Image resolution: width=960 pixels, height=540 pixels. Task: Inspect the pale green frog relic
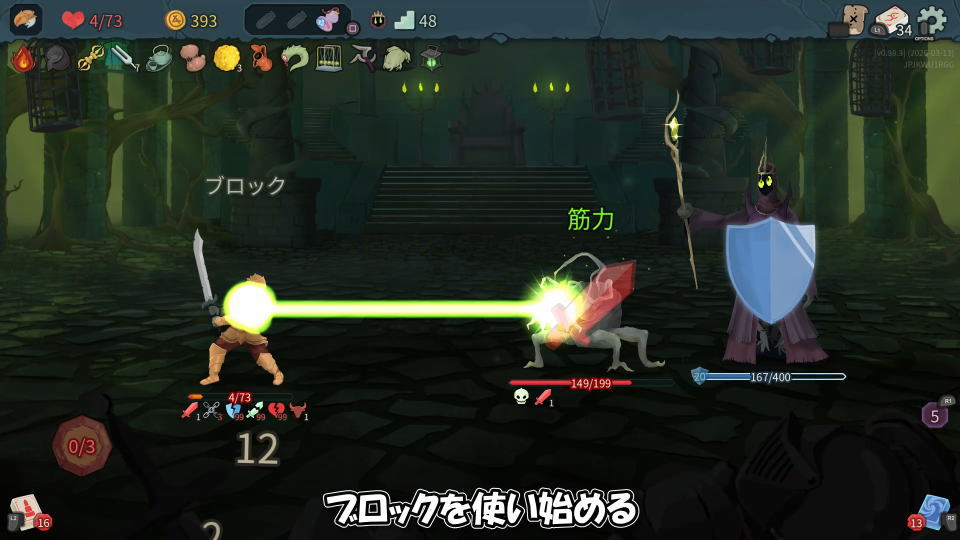click(x=396, y=59)
